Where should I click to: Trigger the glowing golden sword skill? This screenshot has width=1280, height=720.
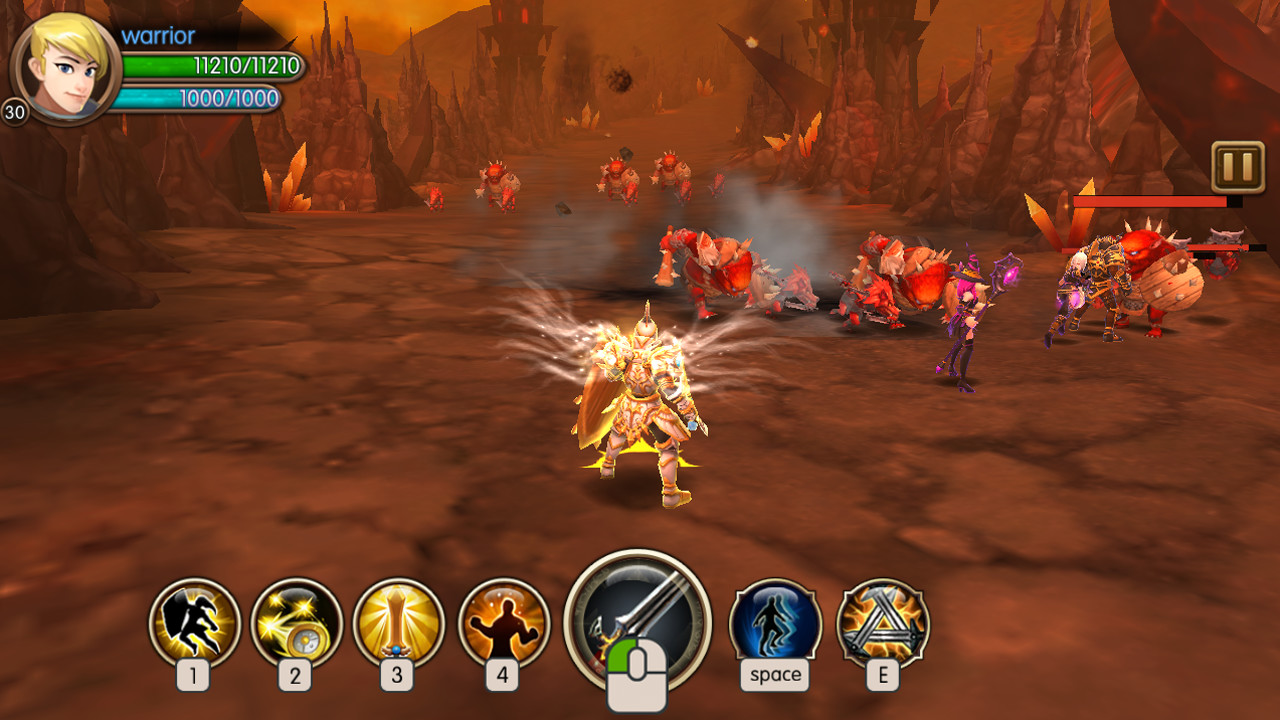(398, 623)
